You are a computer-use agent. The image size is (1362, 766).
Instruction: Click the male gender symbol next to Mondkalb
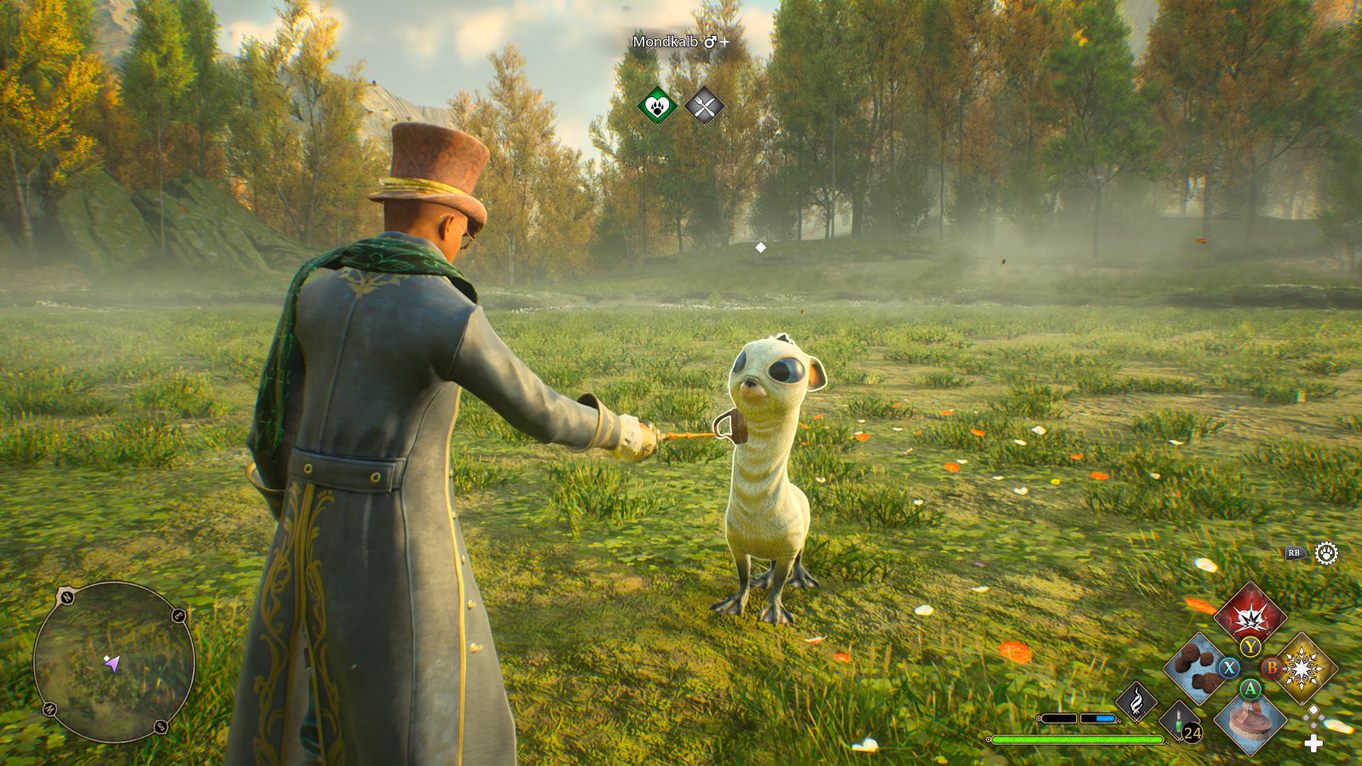(x=710, y=42)
